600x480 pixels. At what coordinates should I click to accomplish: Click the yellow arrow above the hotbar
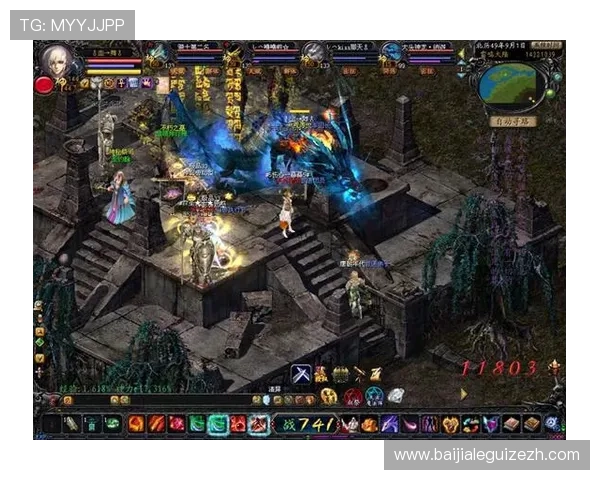pyautogui.click(x=462, y=394)
